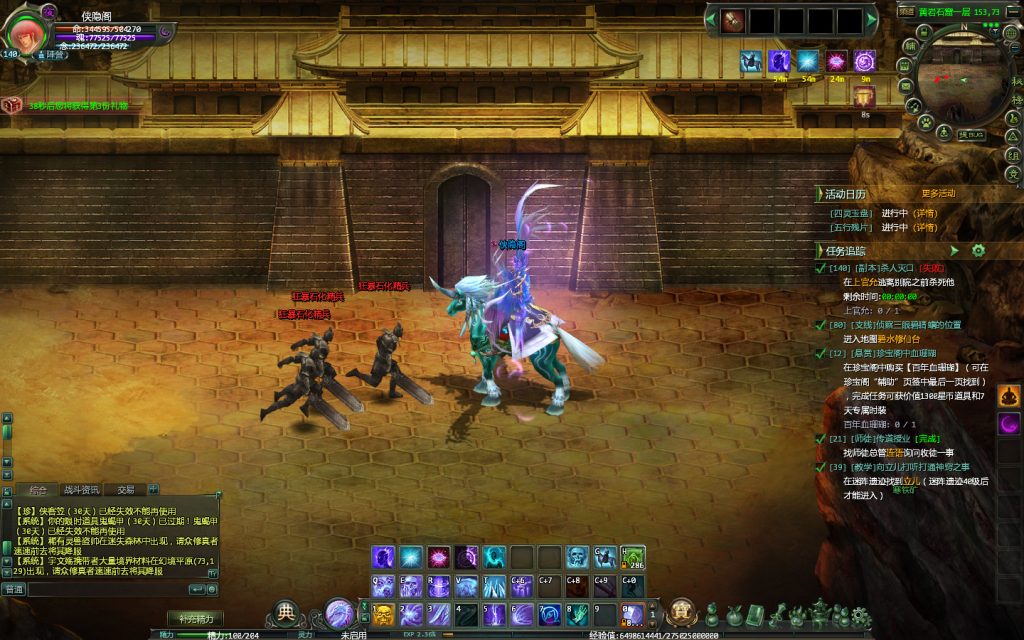Viewport: 1024px width, 640px height.
Task: Open the quest tracker gear settings
Action: click(x=978, y=250)
